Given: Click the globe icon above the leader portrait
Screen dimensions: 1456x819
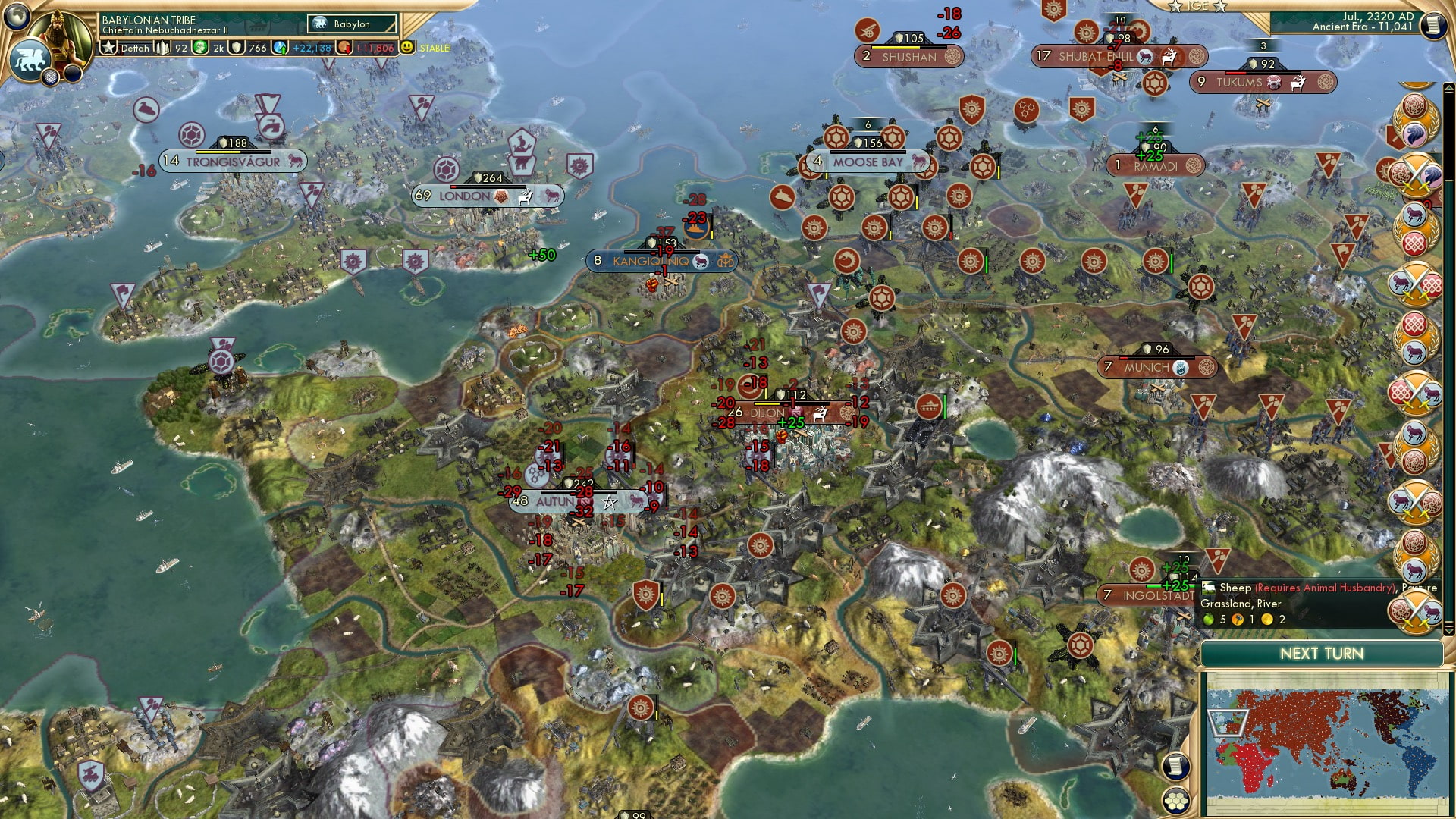Looking at the screenshot, I should pyautogui.click(x=17, y=15).
